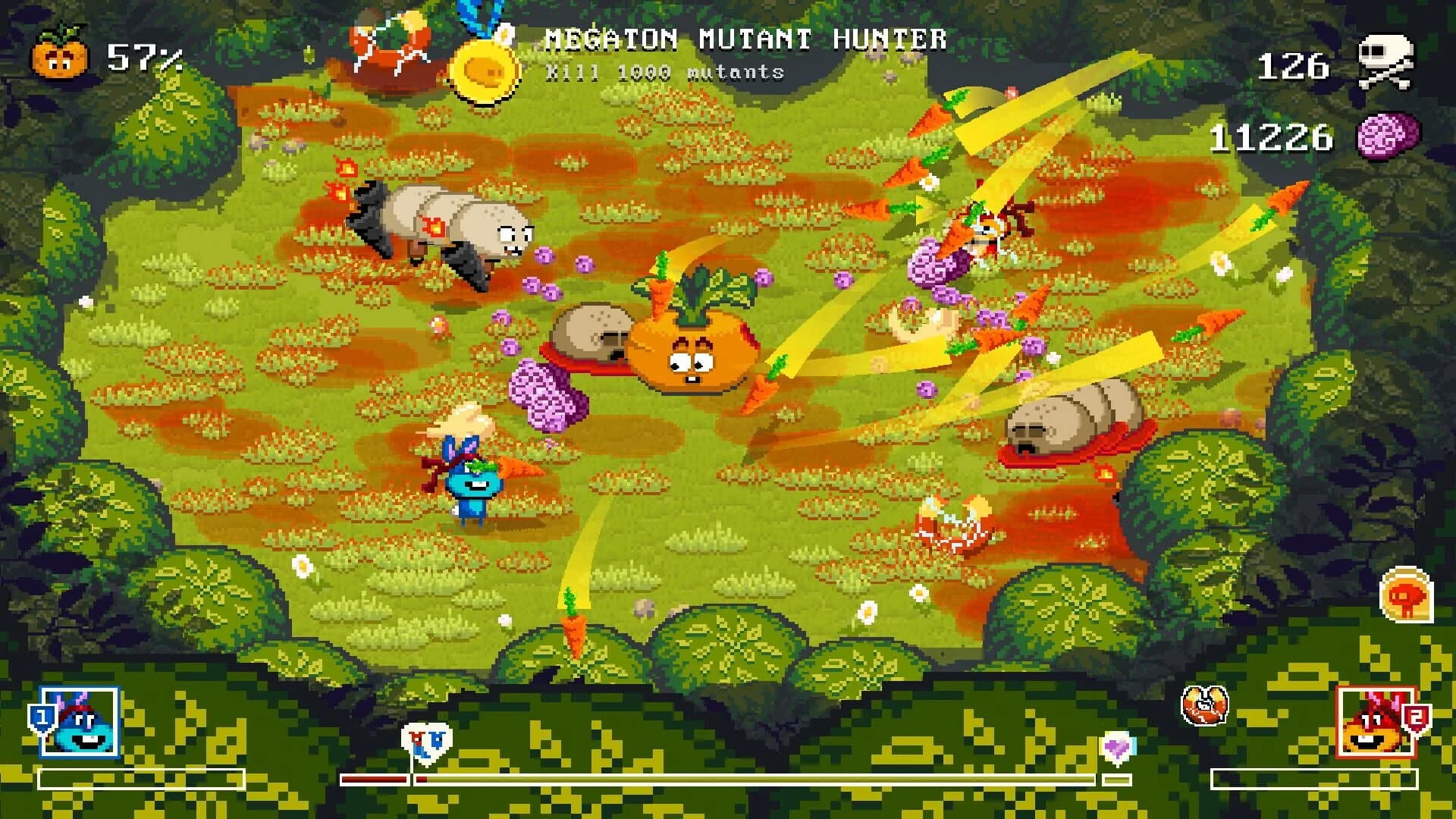Click the Kill 1000 mutants objective text
Screen dimensions: 1456x819
pyautogui.click(x=664, y=72)
